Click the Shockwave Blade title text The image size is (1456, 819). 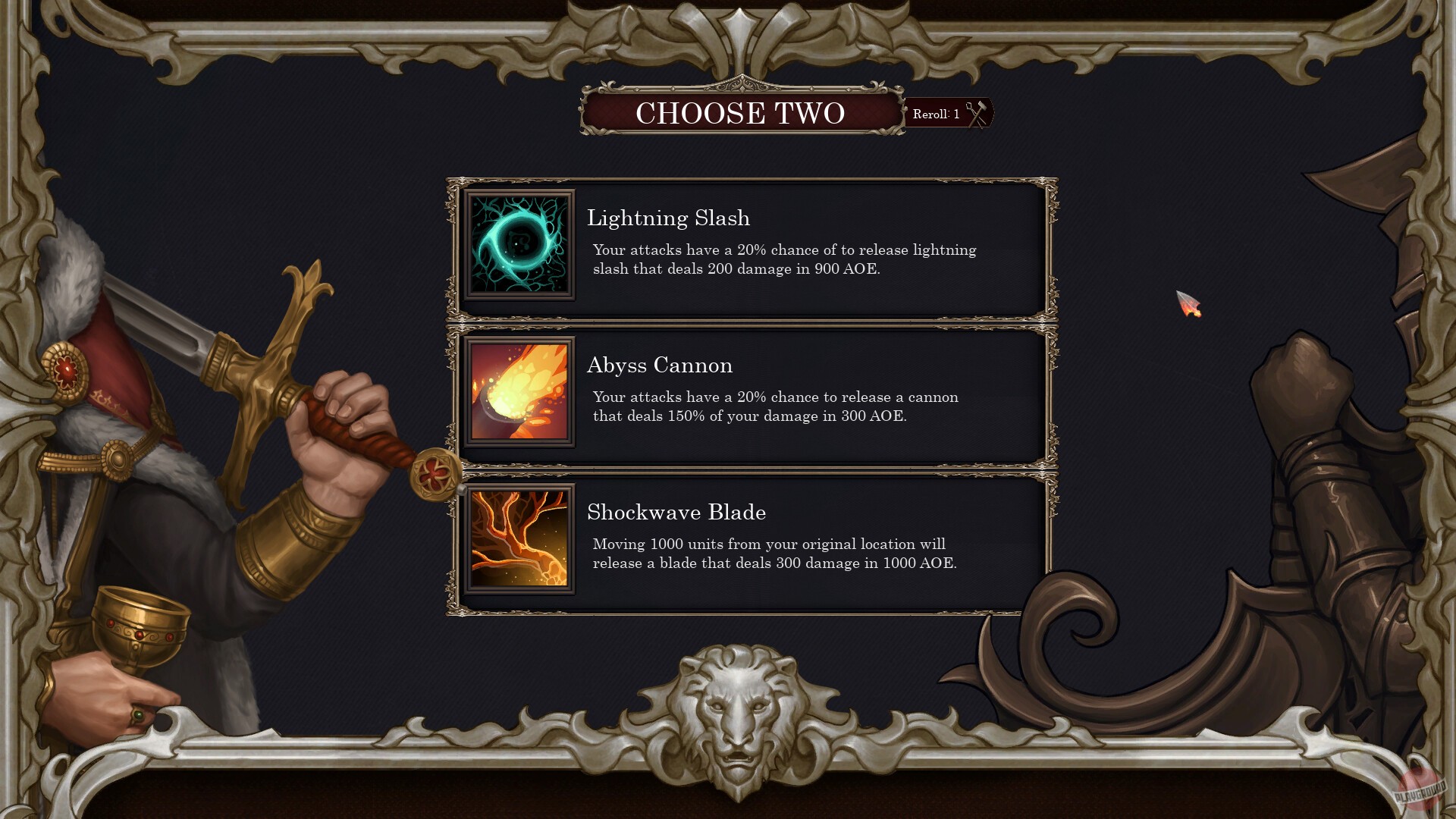tap(676, 513)
